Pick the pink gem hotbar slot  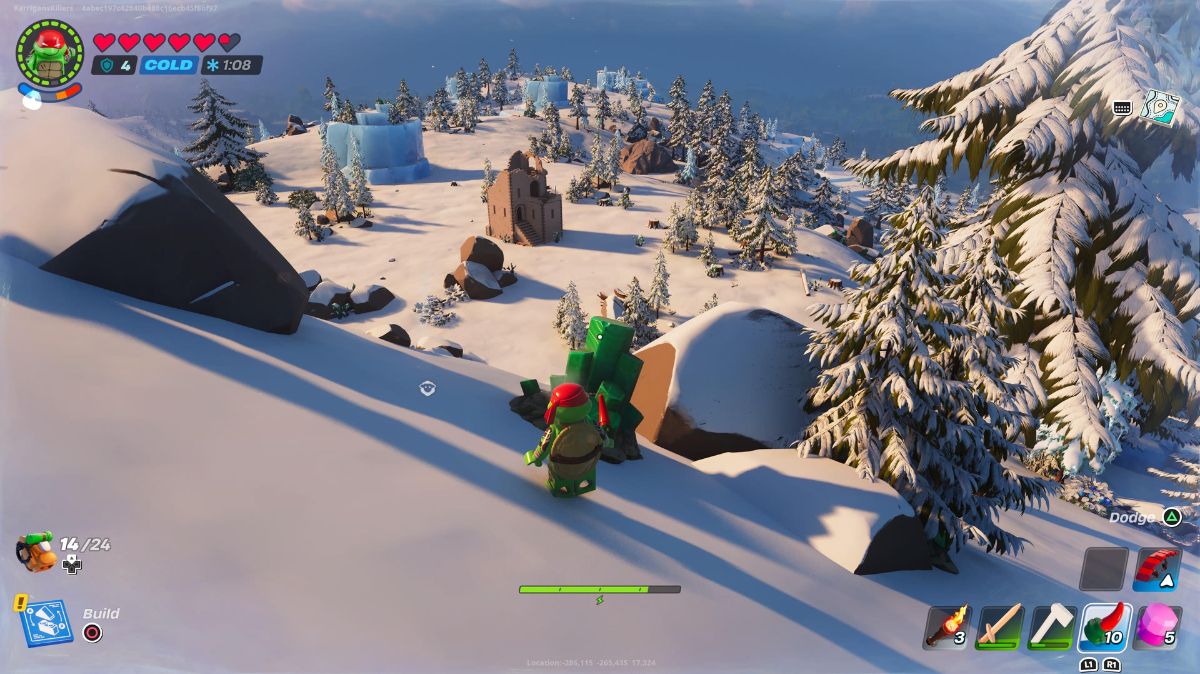coord(1158,627)
